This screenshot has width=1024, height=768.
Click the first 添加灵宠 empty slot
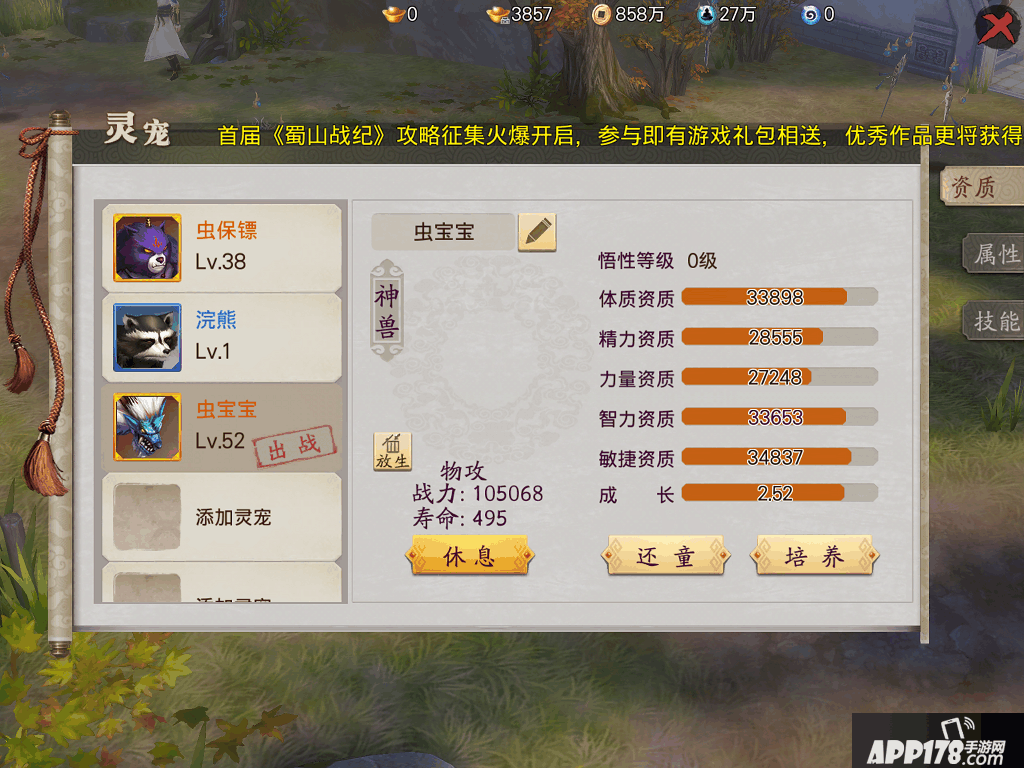[x=221, y=517]
